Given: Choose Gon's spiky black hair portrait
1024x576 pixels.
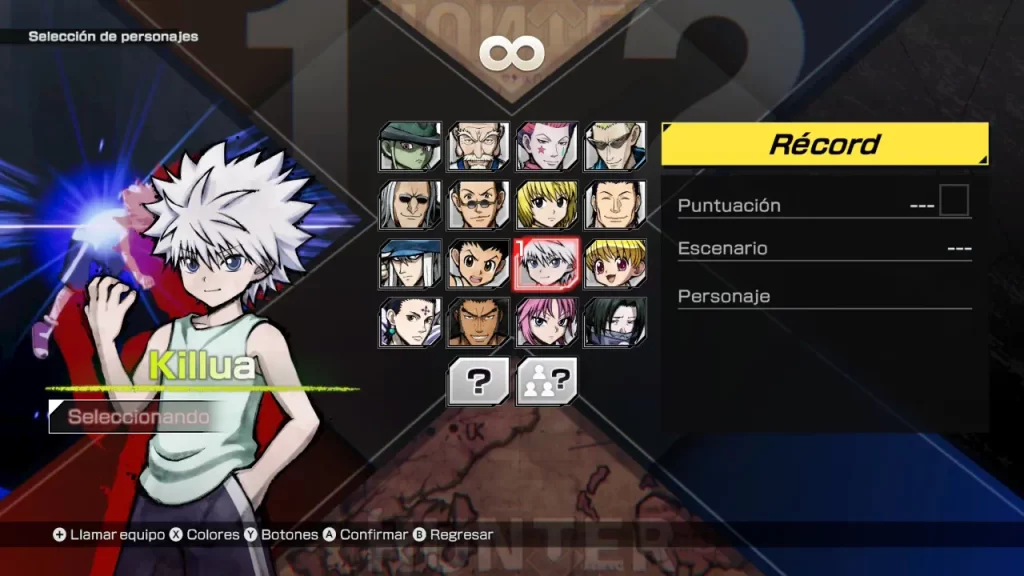Looking at the screenshot, I should (x=478, y=263).
